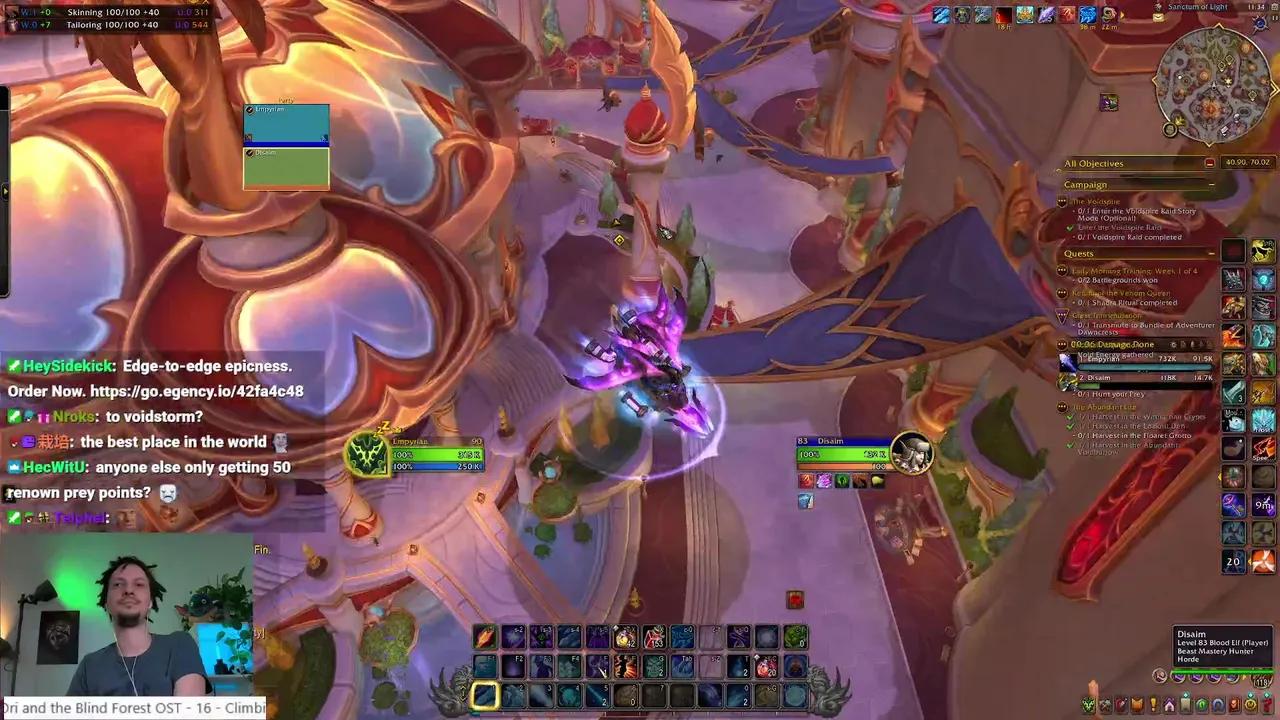Click the Skinning skill progress bar
This screenshot has width=1280, height=720.
tap(110, 12)
